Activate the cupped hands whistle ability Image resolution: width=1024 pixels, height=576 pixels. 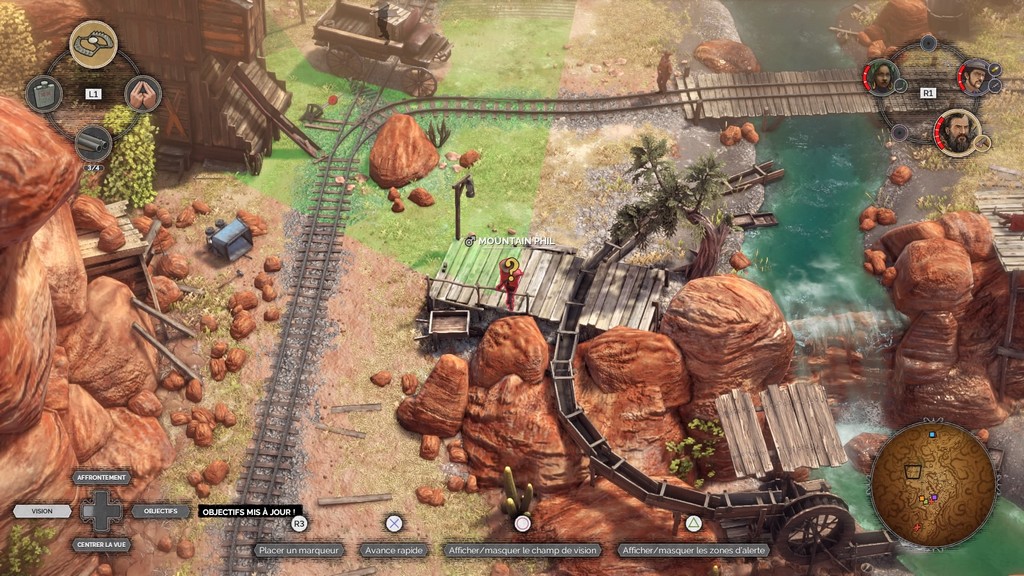[143, 94]
